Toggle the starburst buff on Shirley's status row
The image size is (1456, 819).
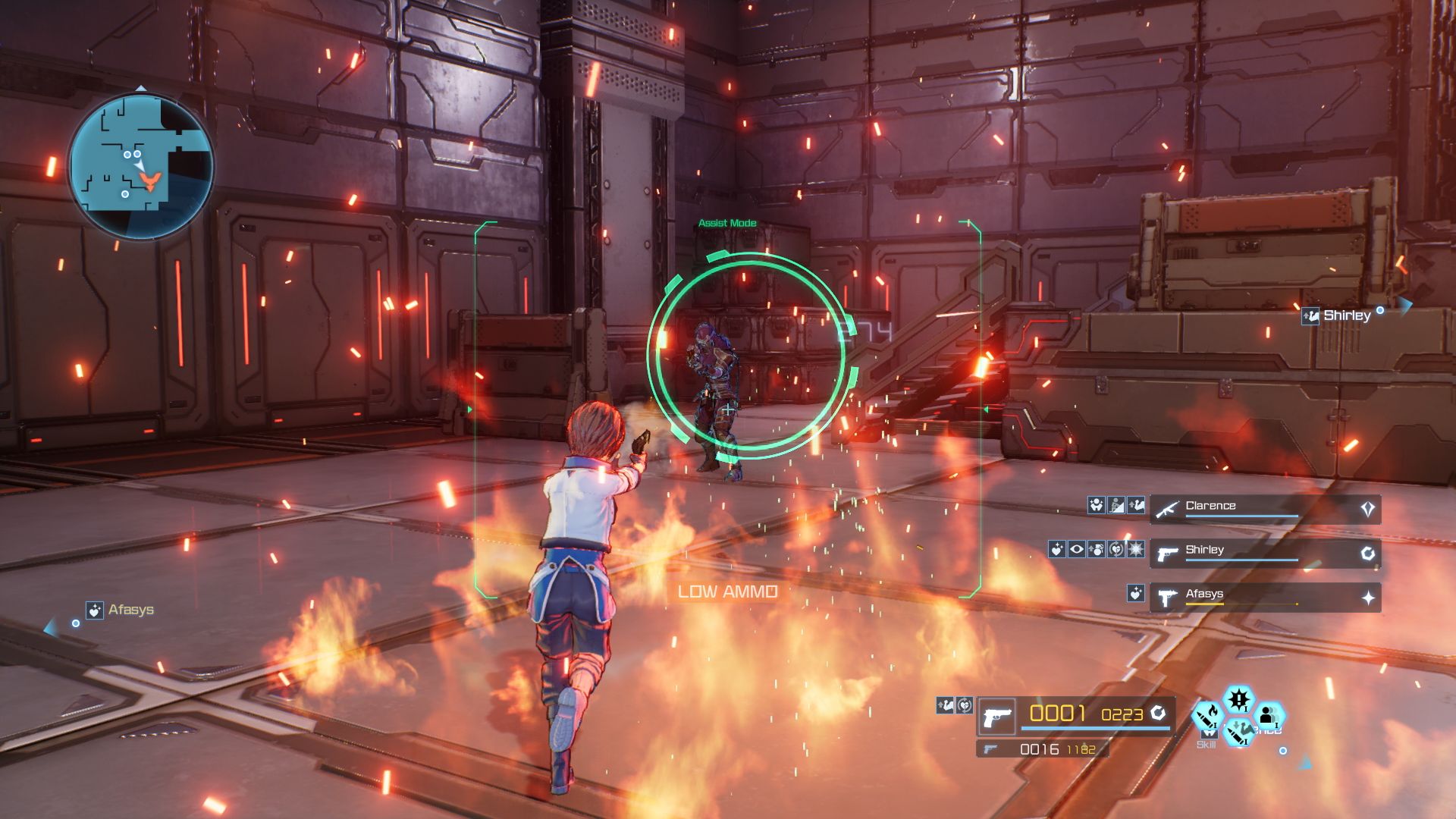1134,549
